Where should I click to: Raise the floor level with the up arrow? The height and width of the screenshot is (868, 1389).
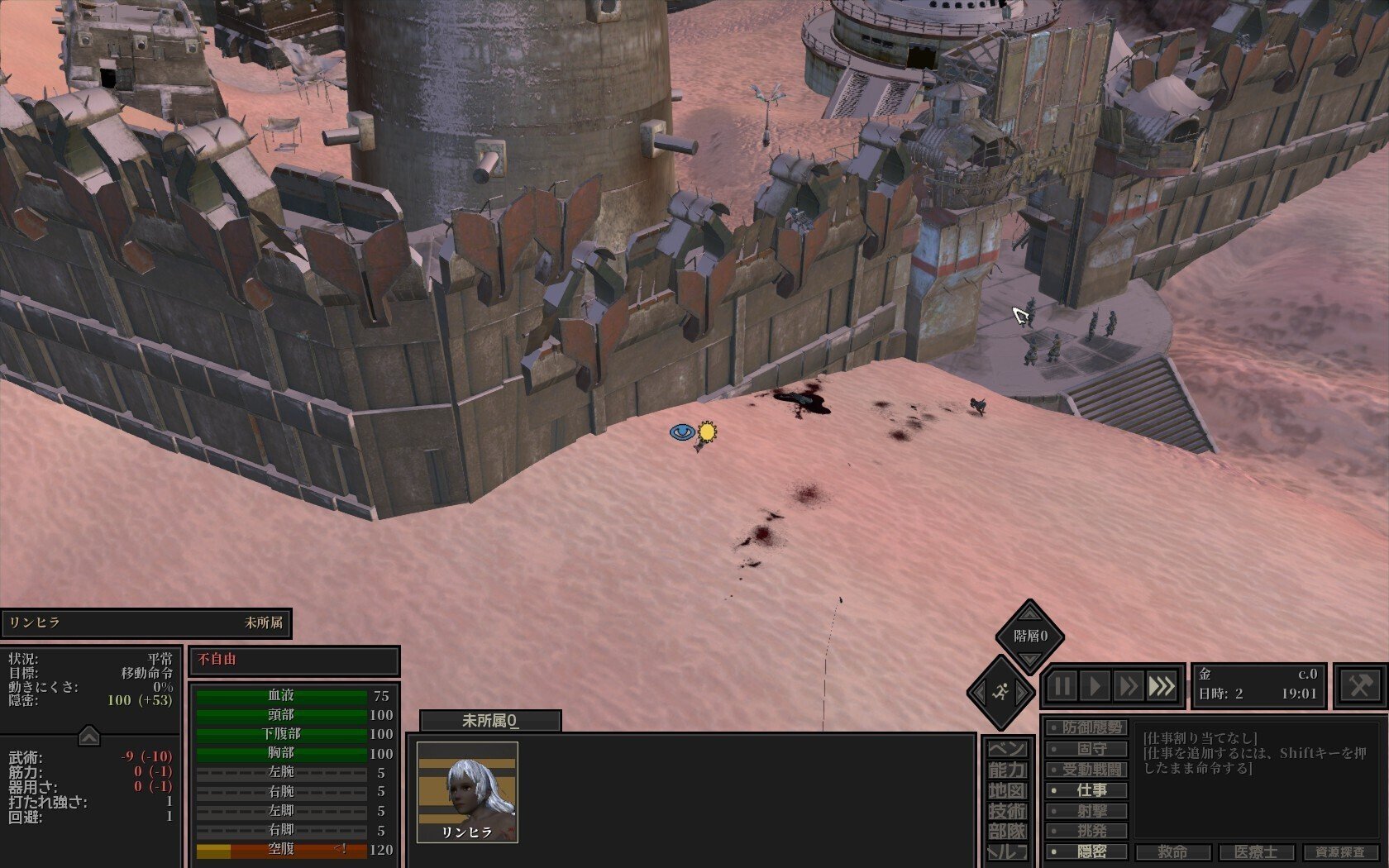[x=1029, y=613]
